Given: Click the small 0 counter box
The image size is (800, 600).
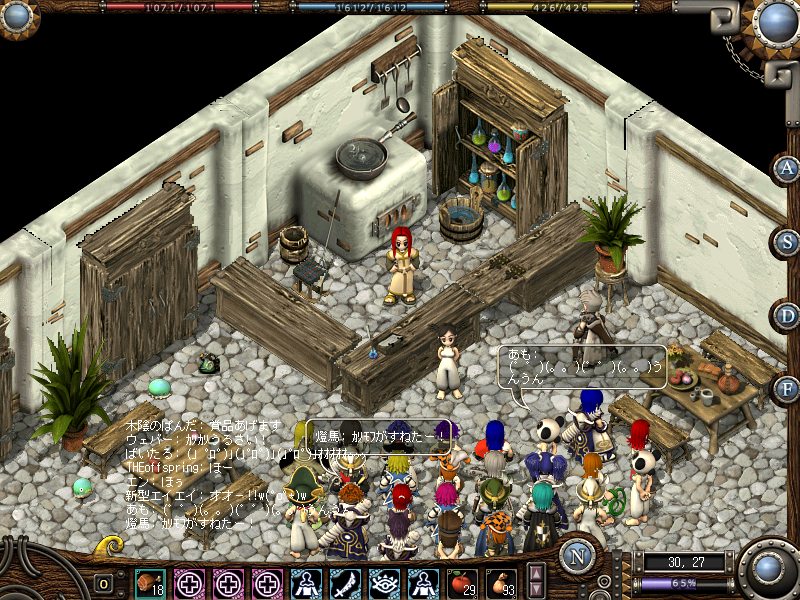Looking at the screenshot, I should coord(104,583).
